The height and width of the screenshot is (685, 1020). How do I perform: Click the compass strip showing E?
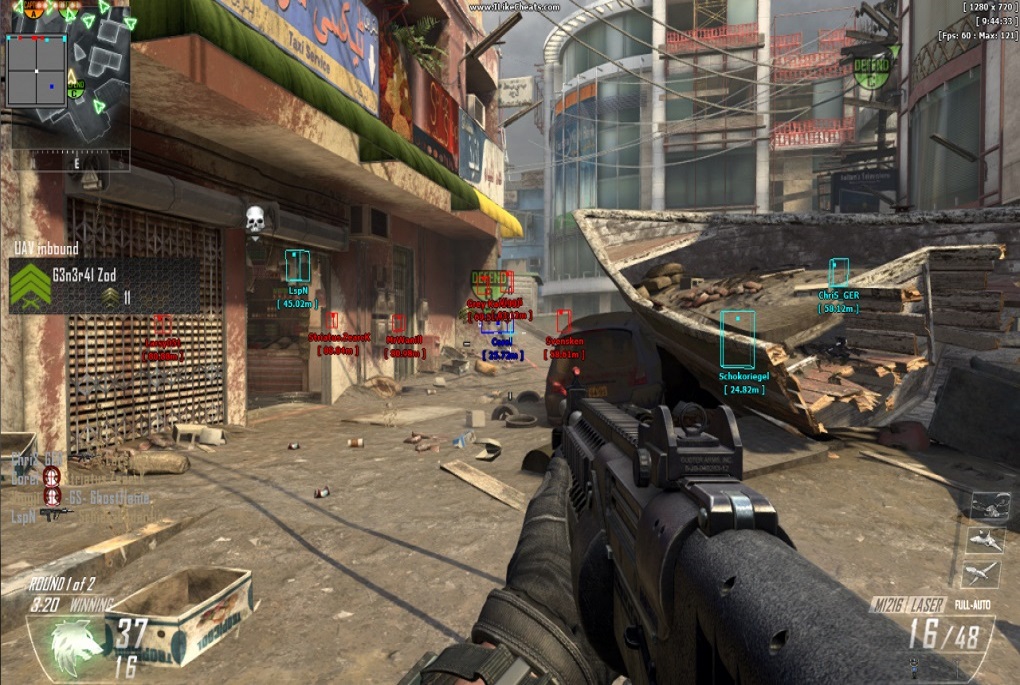77,160
